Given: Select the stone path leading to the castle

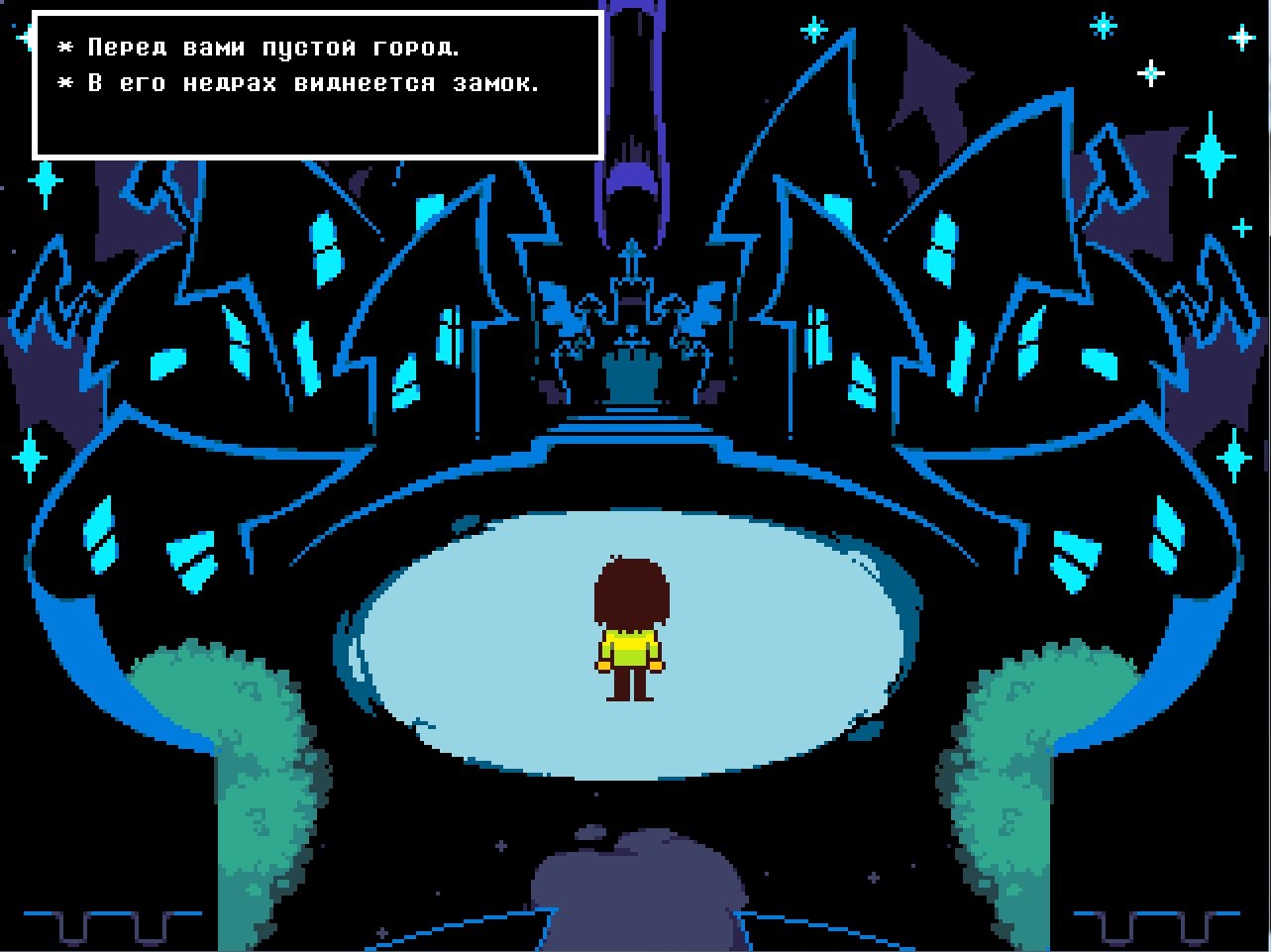Looking at the screenshot, I should [634, 436].
